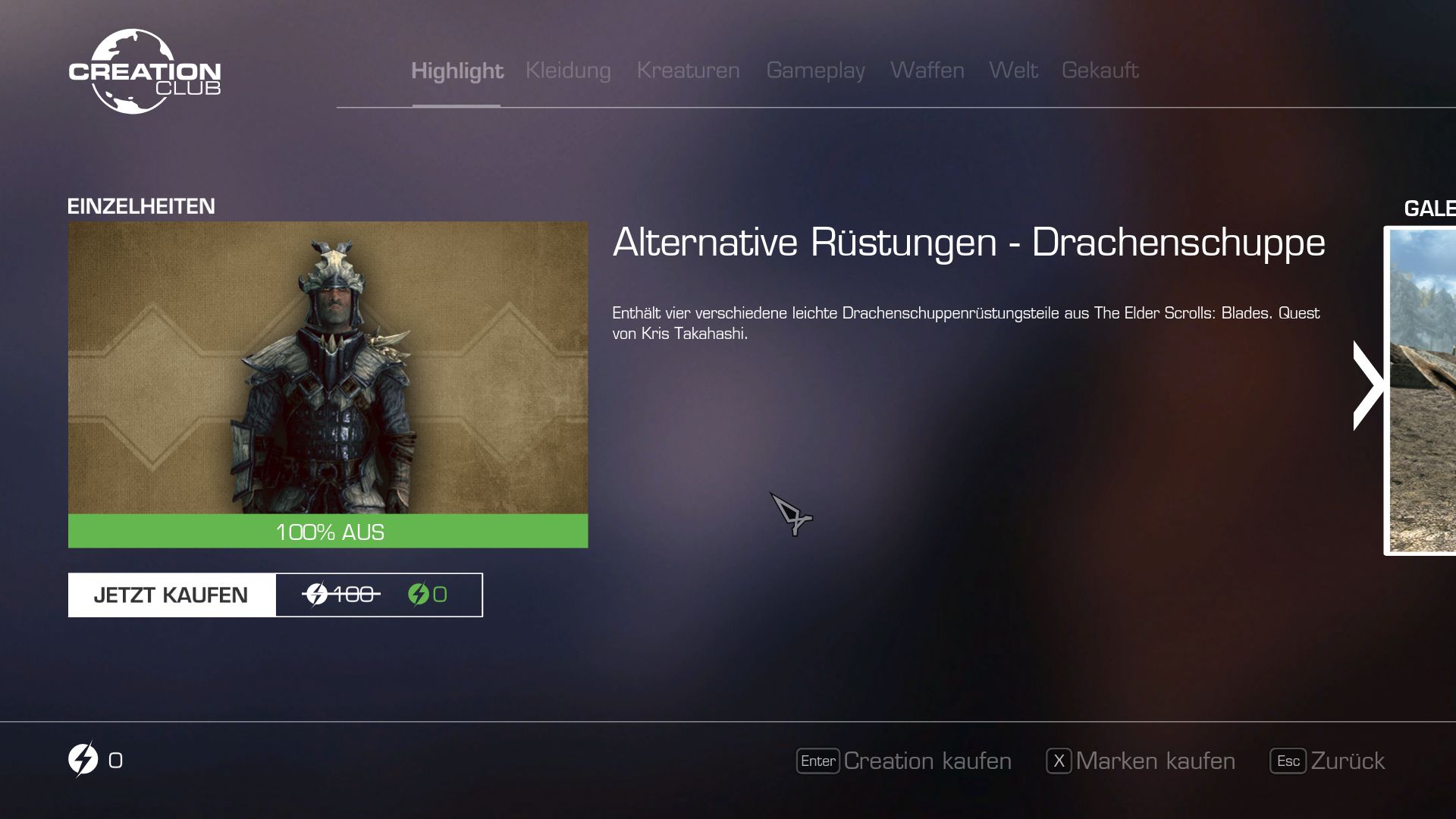Switch to the Kleidung tab
This screenshot has width=1456, height=819.
568,71
